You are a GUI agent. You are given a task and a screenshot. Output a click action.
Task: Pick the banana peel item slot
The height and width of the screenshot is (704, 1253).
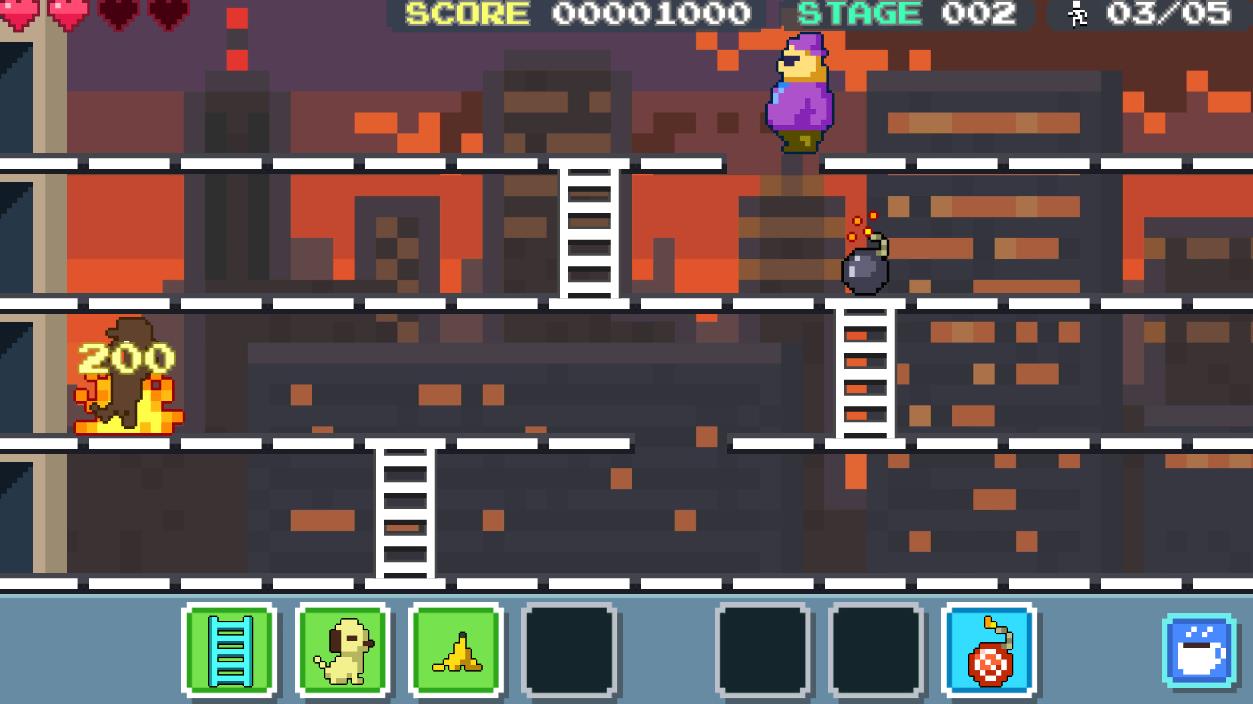pos(456,650)
